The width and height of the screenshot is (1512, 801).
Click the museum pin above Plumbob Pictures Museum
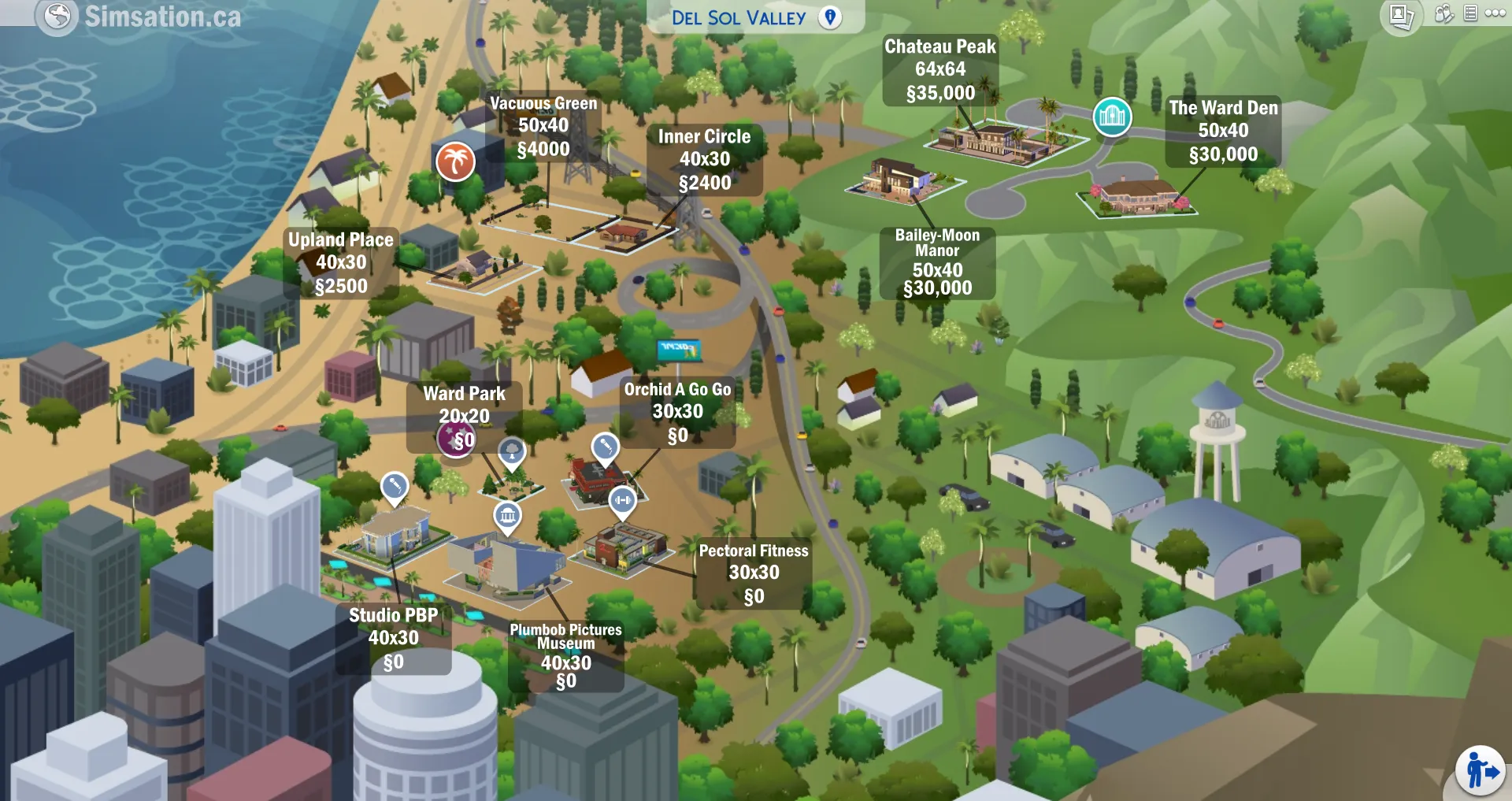(x=509, y=516)
